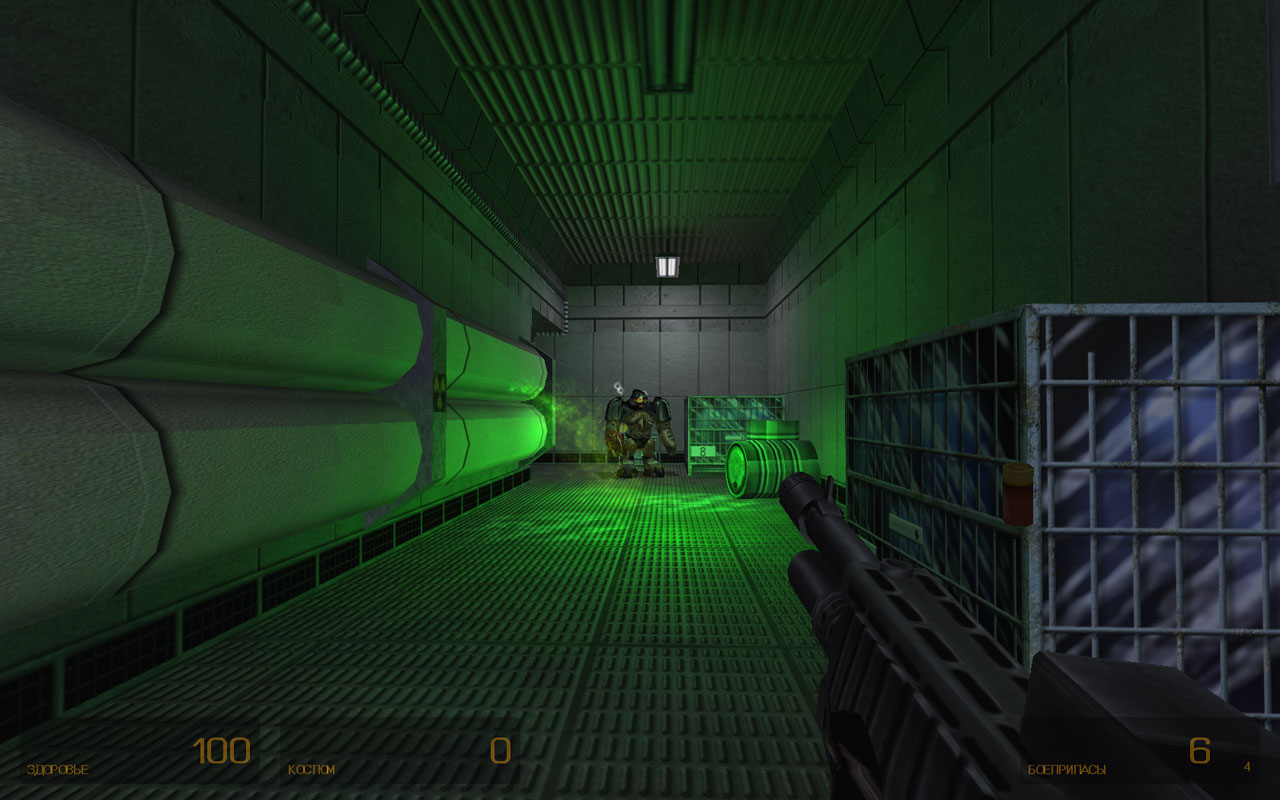This screenshot has width=1280, height=800.
Task: Click the glowing eye of the Alien Grunt
Action: [640, 399]
